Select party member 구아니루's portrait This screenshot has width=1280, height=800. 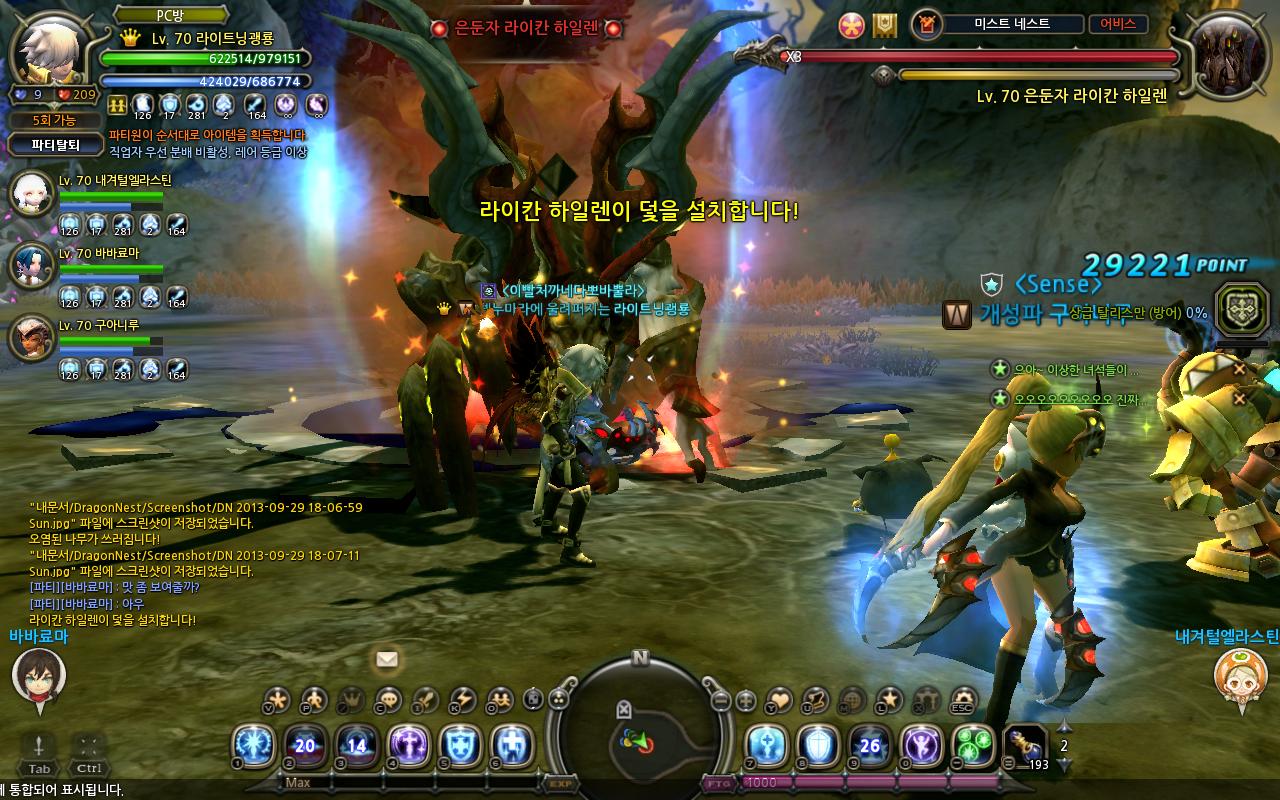(30, 338)
